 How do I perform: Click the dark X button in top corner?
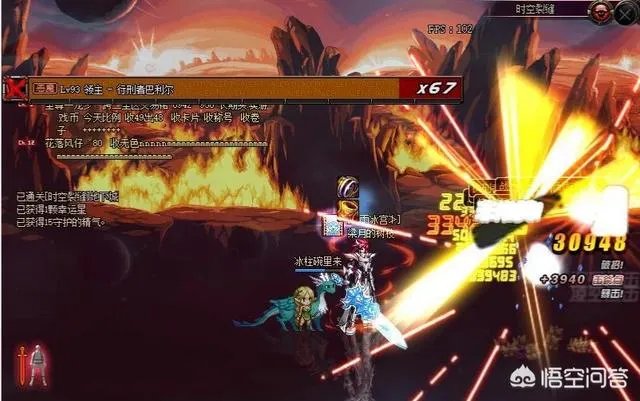point(627,11)
